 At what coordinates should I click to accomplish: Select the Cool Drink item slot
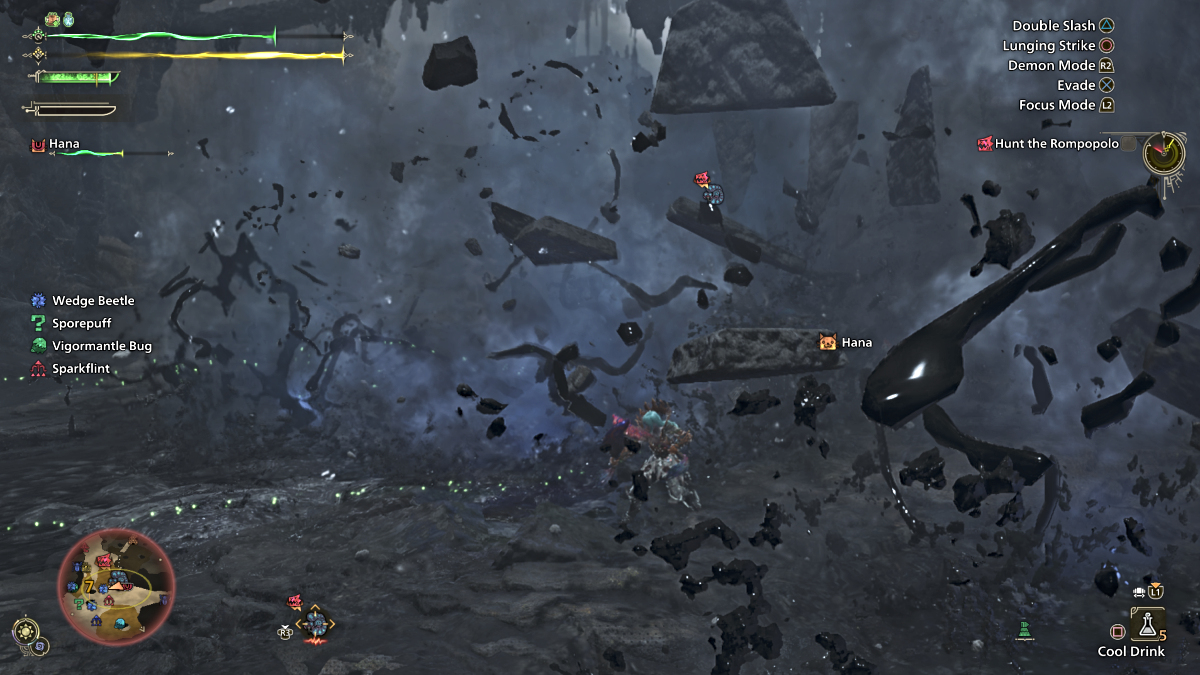[1146, 625]
